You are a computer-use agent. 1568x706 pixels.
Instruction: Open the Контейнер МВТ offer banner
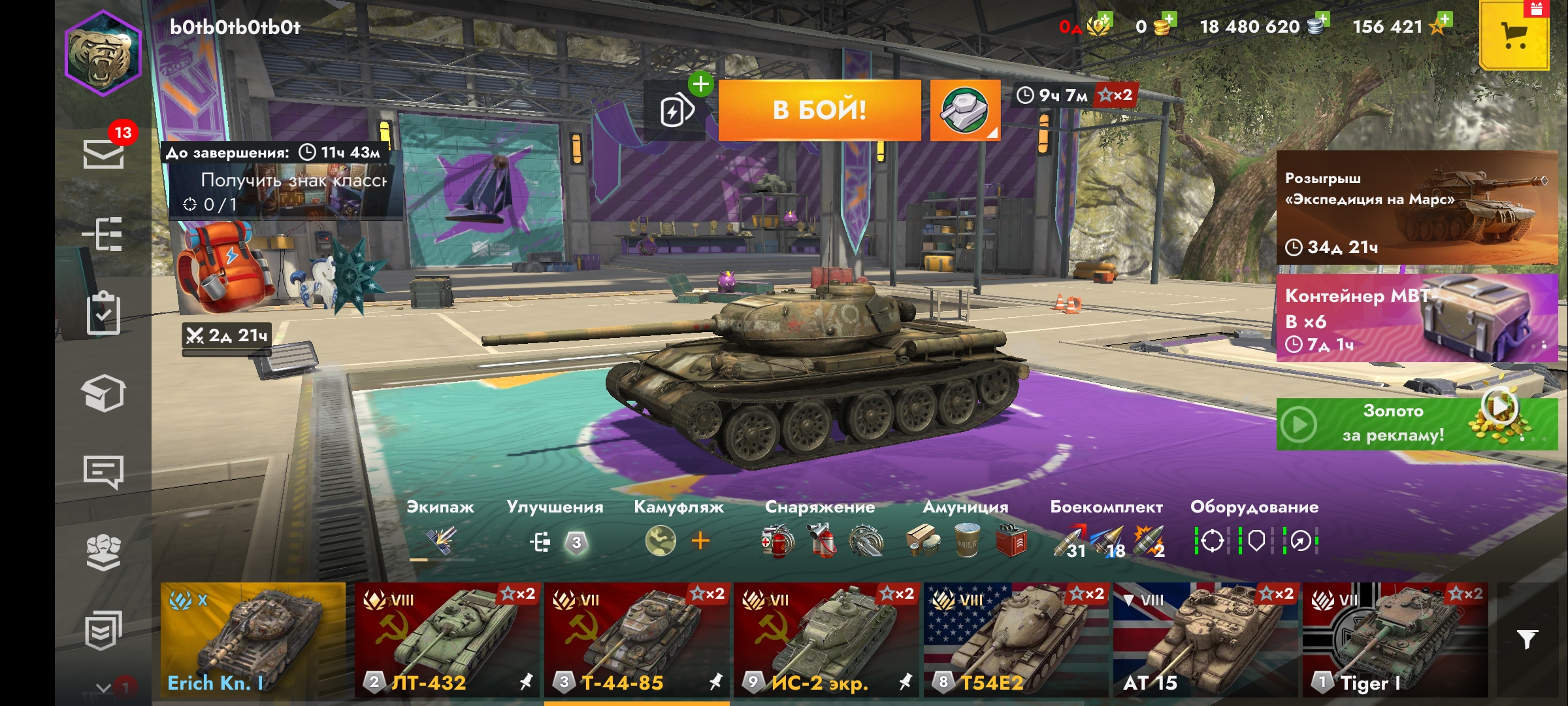[x=1416, y=318]
